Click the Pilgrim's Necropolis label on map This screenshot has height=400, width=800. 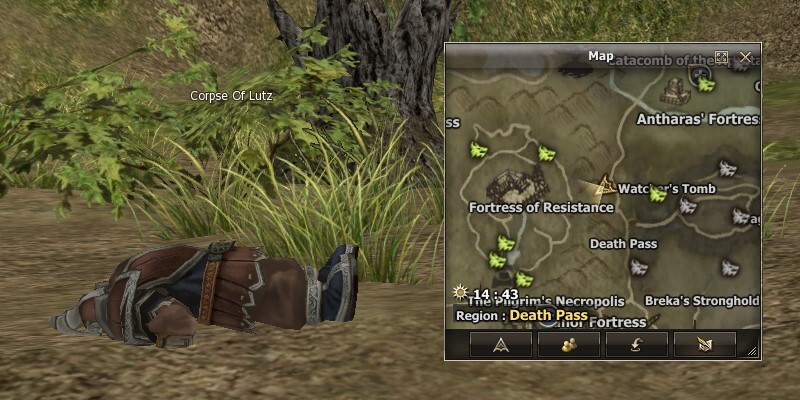[545, 301]
